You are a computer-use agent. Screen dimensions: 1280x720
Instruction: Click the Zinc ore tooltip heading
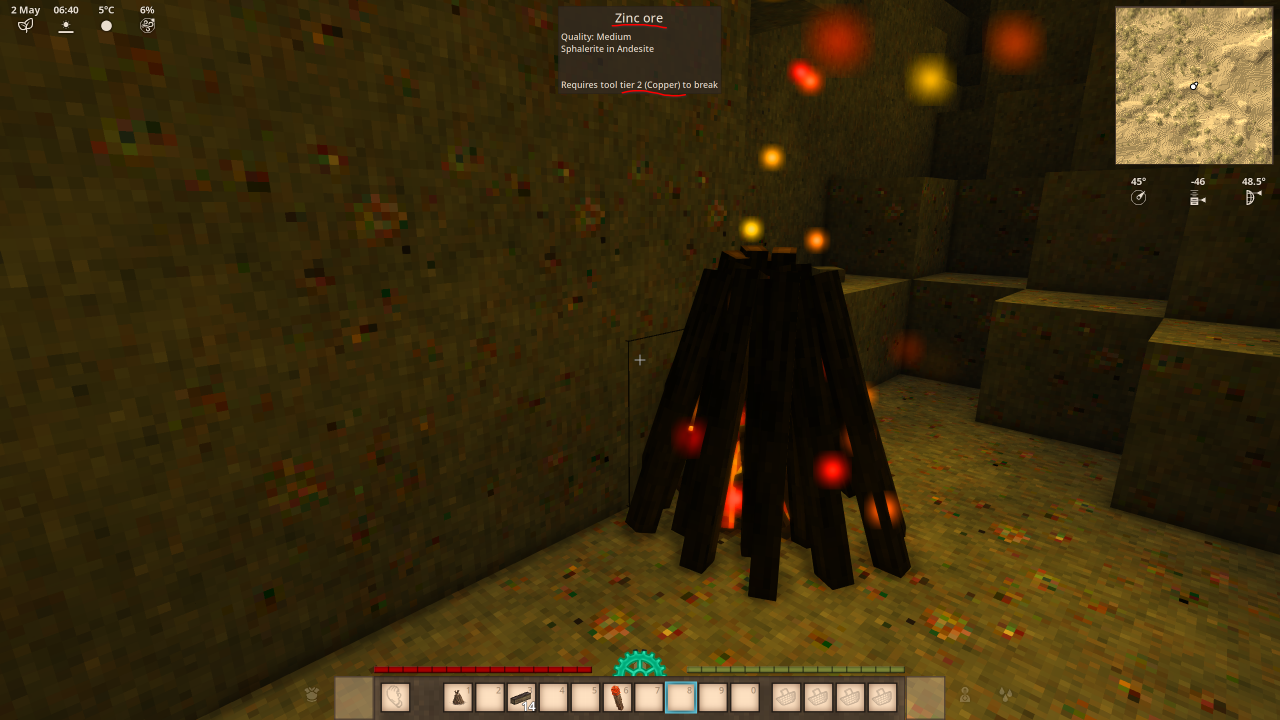[638, 17]
